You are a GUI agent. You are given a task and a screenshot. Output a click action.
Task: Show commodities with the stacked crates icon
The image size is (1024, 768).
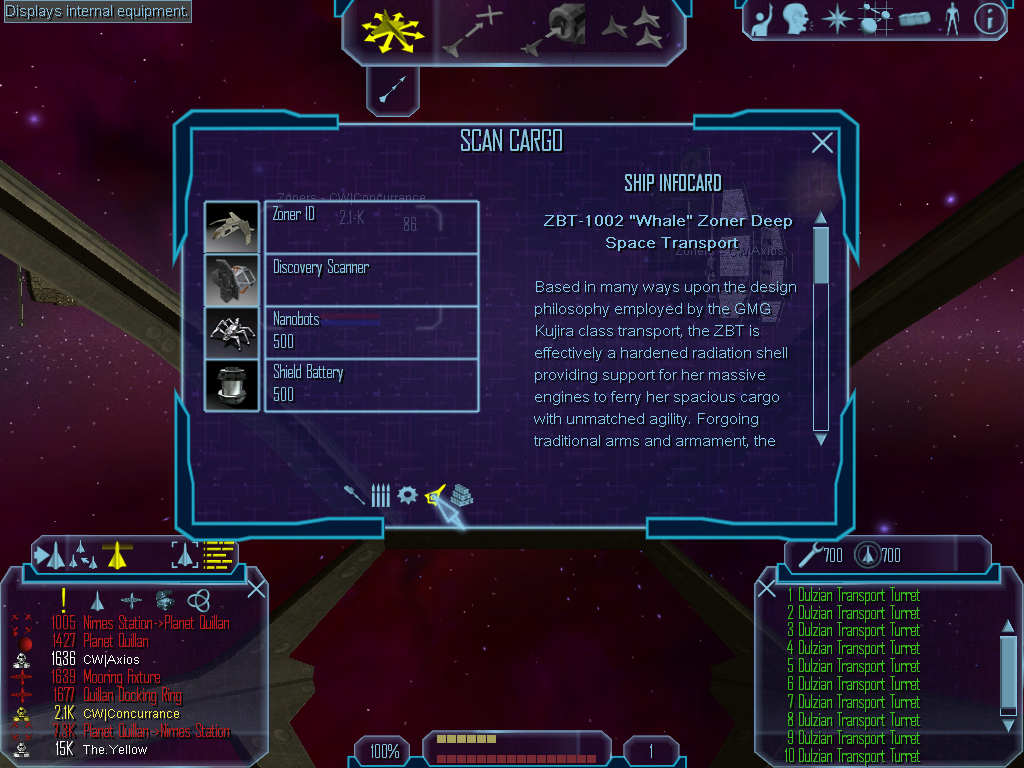tap(461, 495)
